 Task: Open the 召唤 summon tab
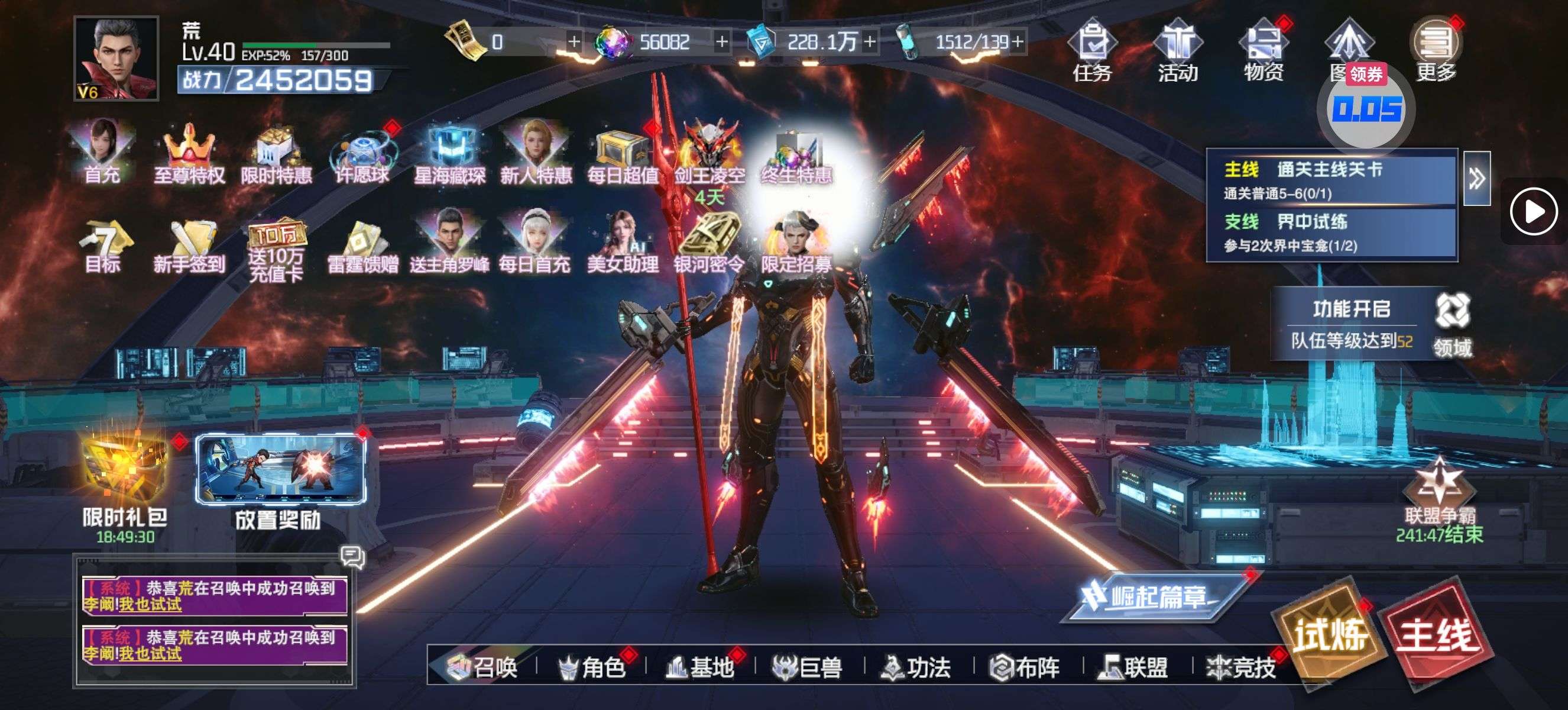[482, 667]
